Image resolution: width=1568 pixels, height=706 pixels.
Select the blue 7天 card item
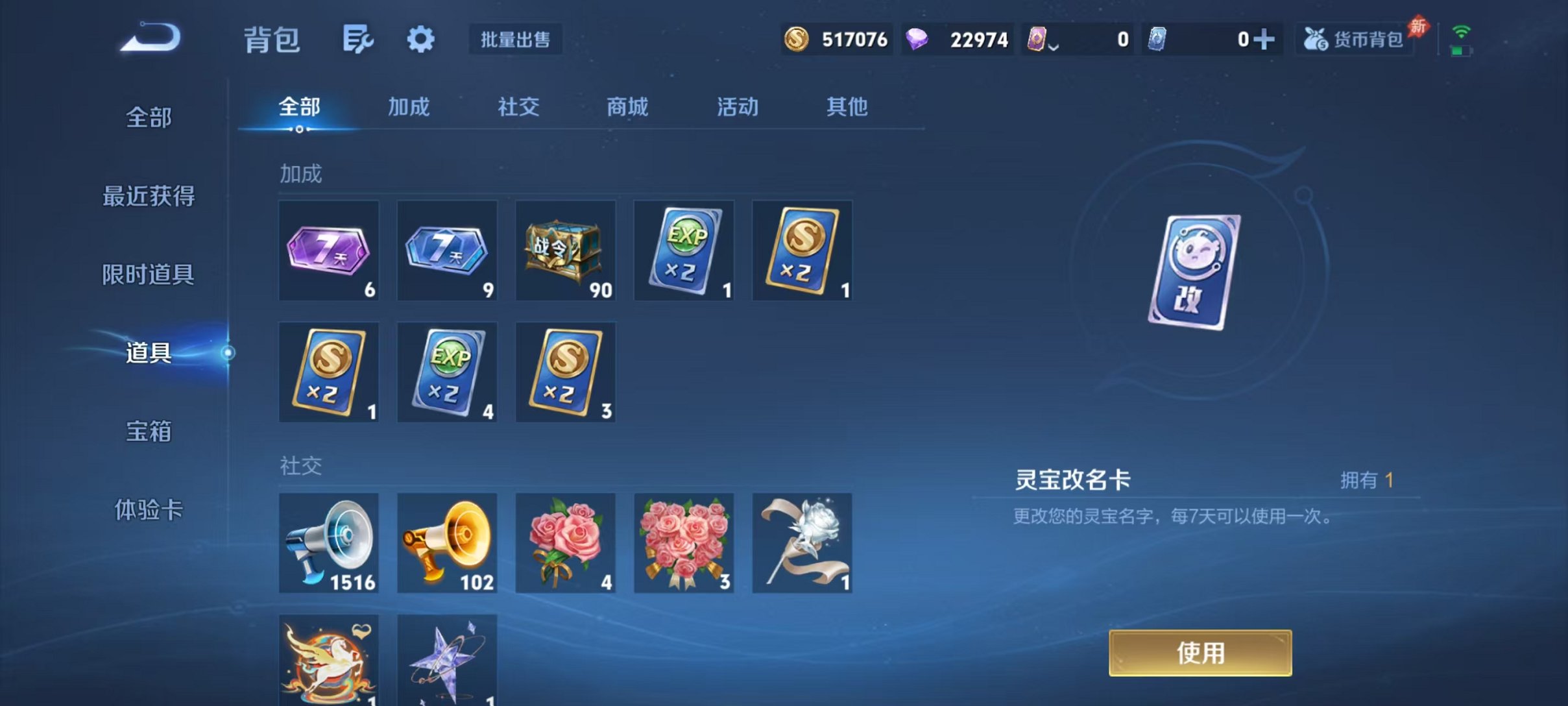click(446, 250)
